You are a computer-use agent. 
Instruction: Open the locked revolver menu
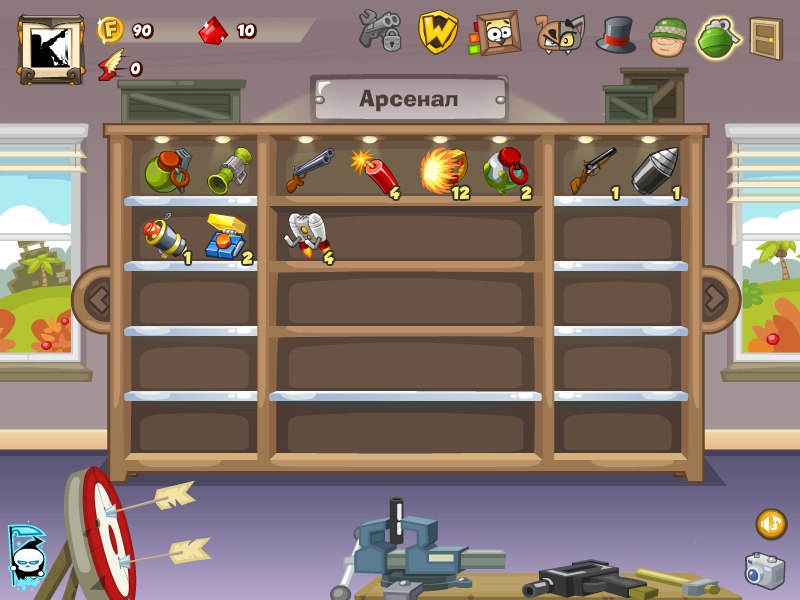pos(380,32)
